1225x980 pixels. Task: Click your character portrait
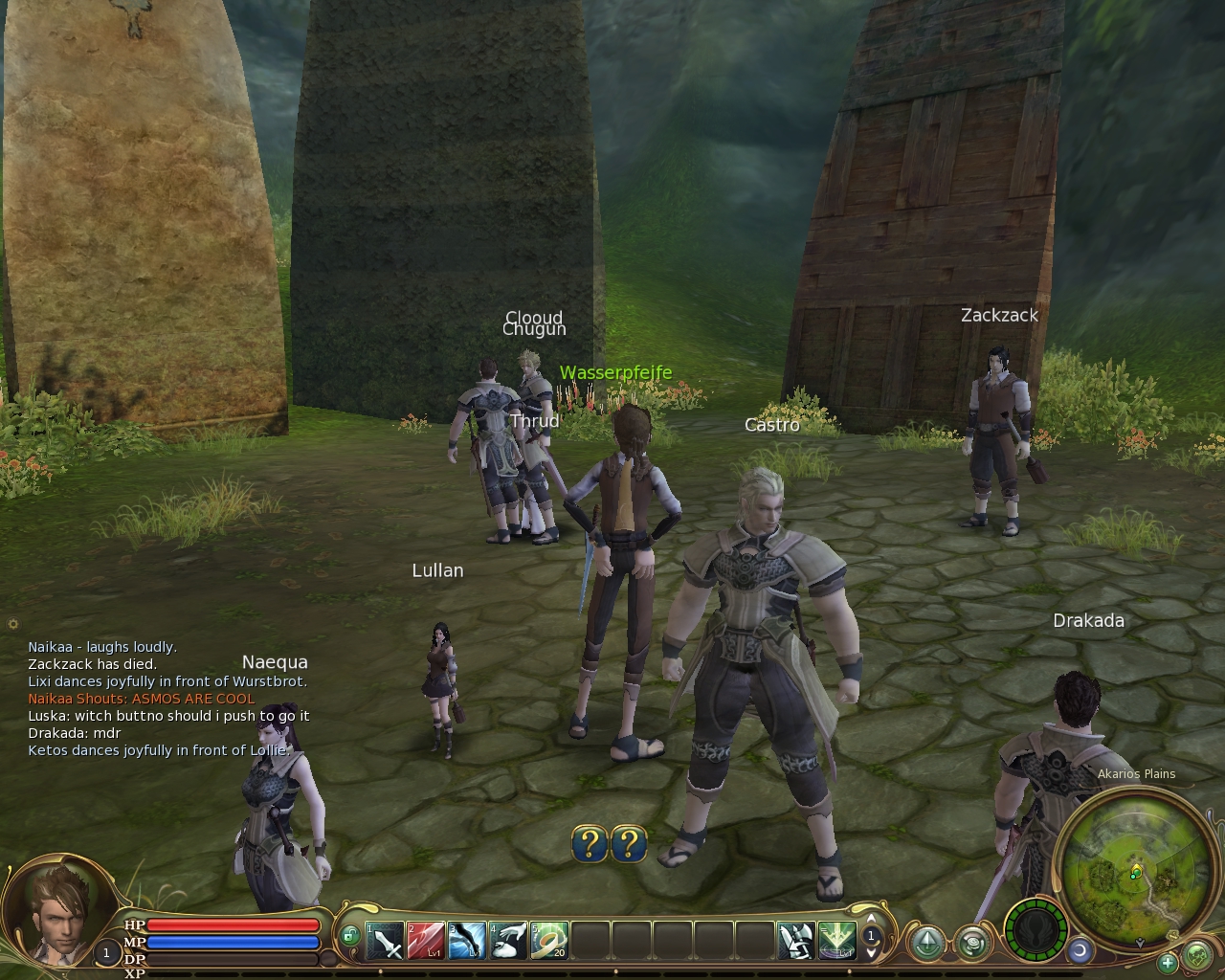tap(59, 909)
